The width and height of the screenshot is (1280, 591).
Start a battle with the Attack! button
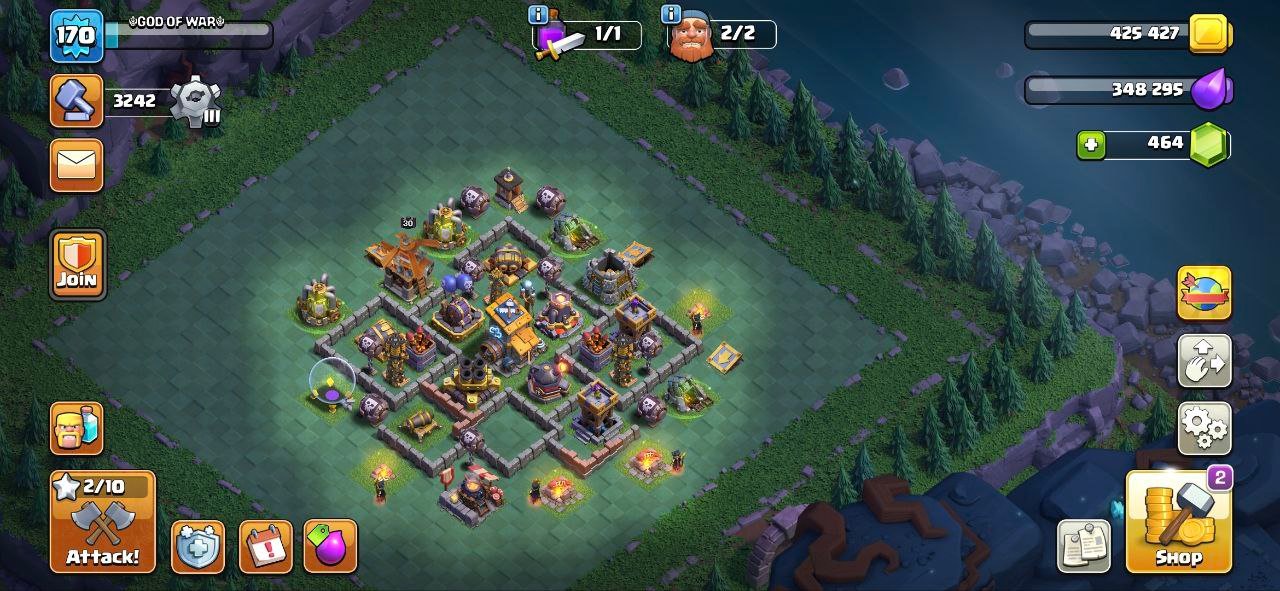pos(103,521)
